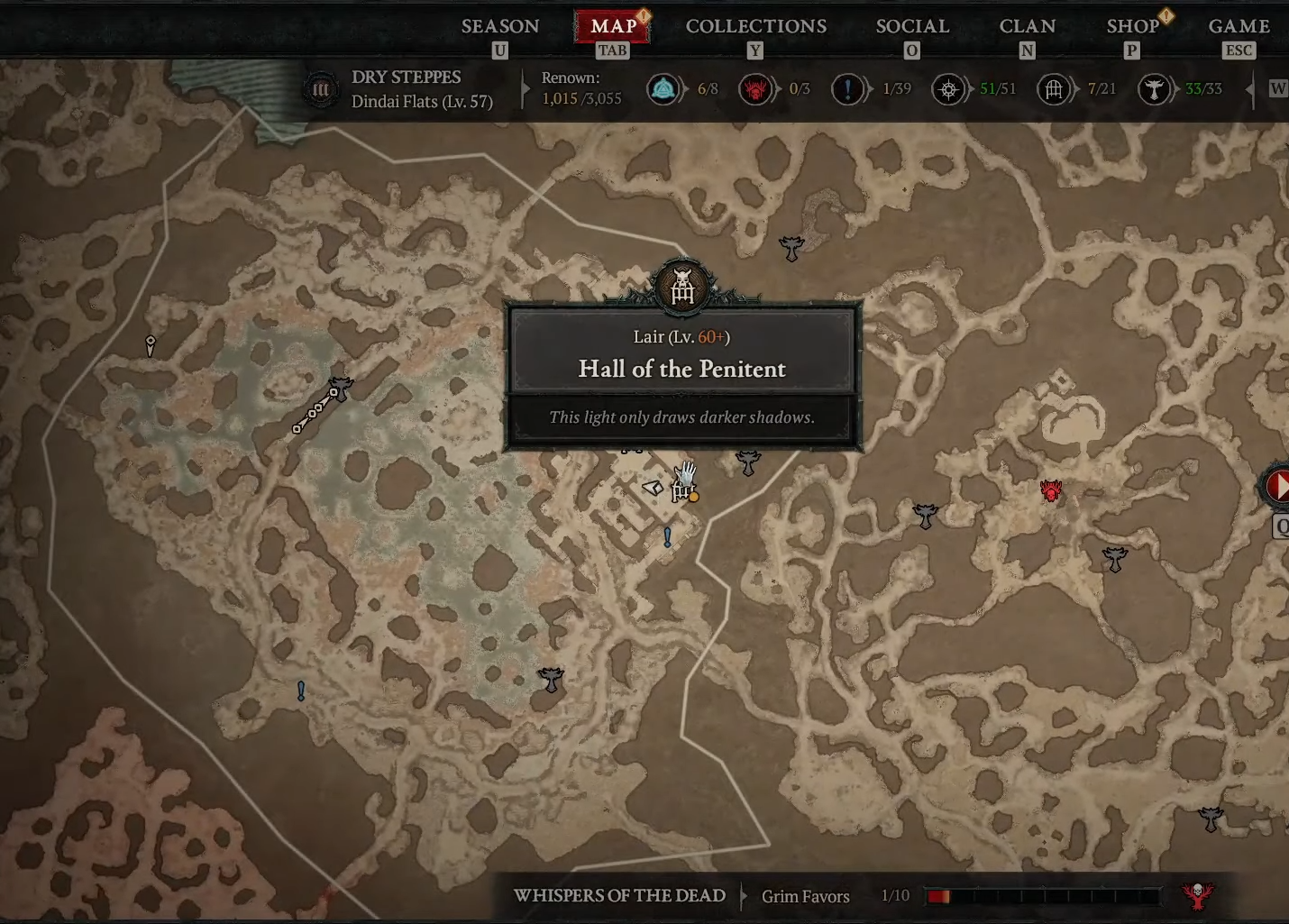The height and width of the screenshot is (924, 1289).
Task: Click the W world map keybind box at top right
Action: coord(1278,87)
